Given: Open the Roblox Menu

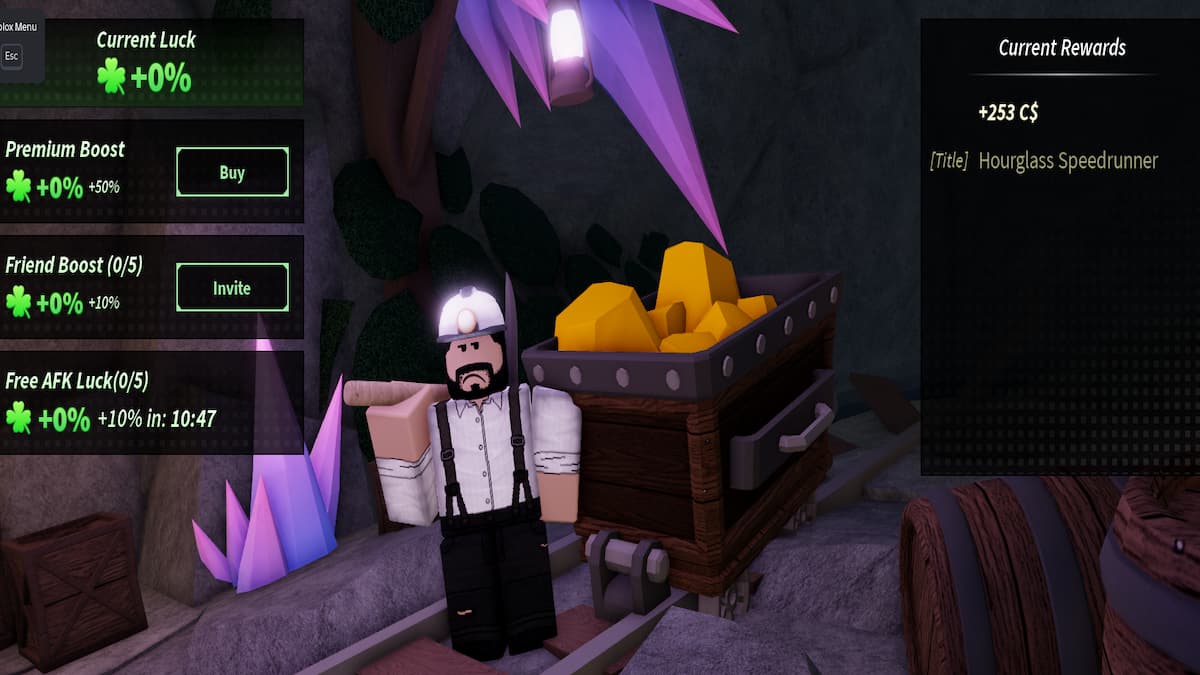Looking at the screenshot, I should point(12,55).
